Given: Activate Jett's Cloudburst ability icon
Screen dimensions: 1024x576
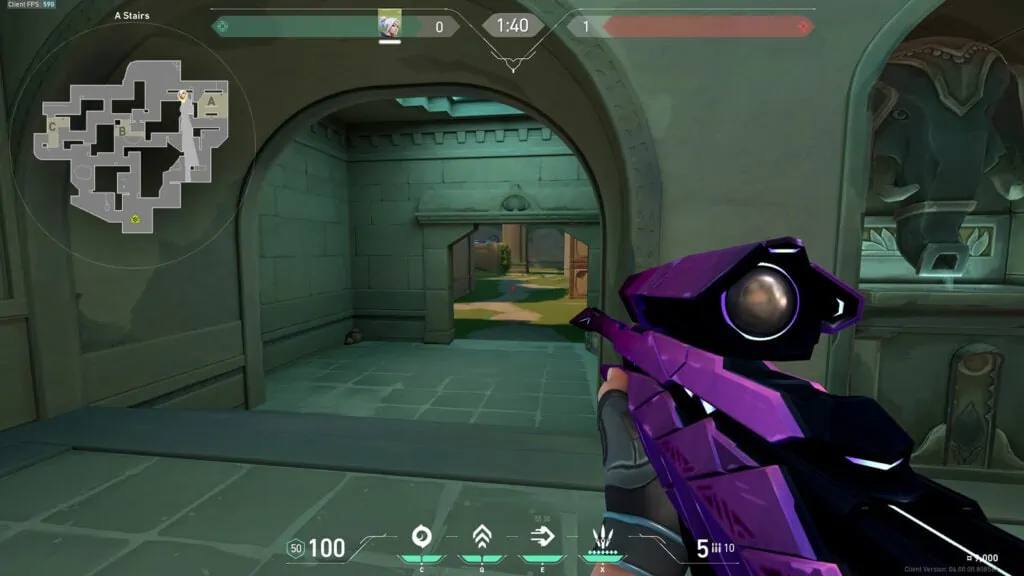Looking at the screenshot, I should tap(421, 538).
